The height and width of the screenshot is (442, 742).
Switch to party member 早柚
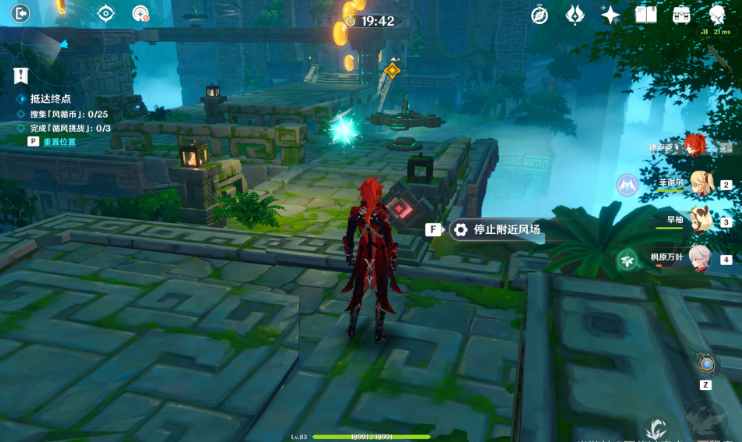pyautogui.click(x=699, y=220)
